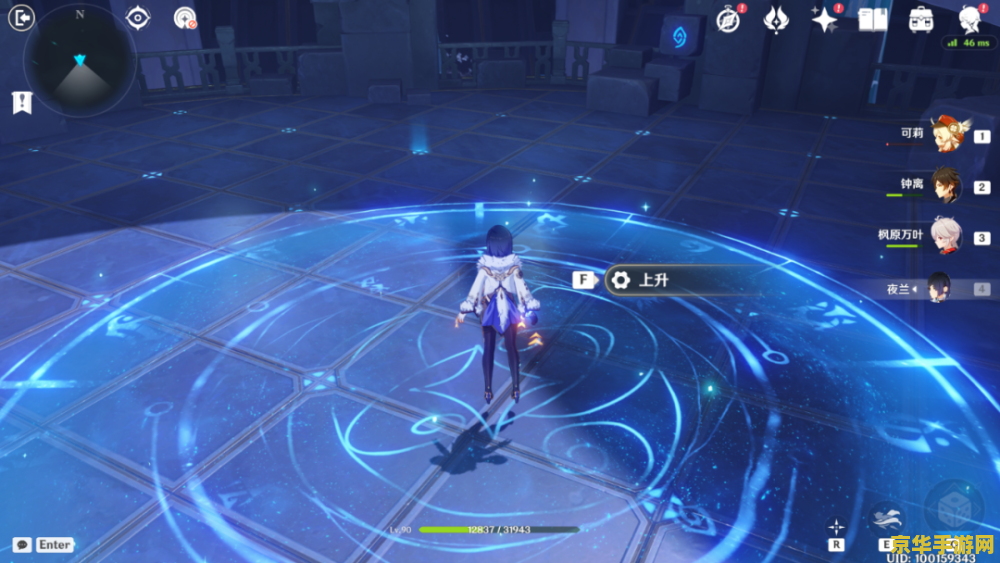The image size is (1000, 563).
Task: Click the disabled signal icon with red badge
Action: [x=184, y=18]
